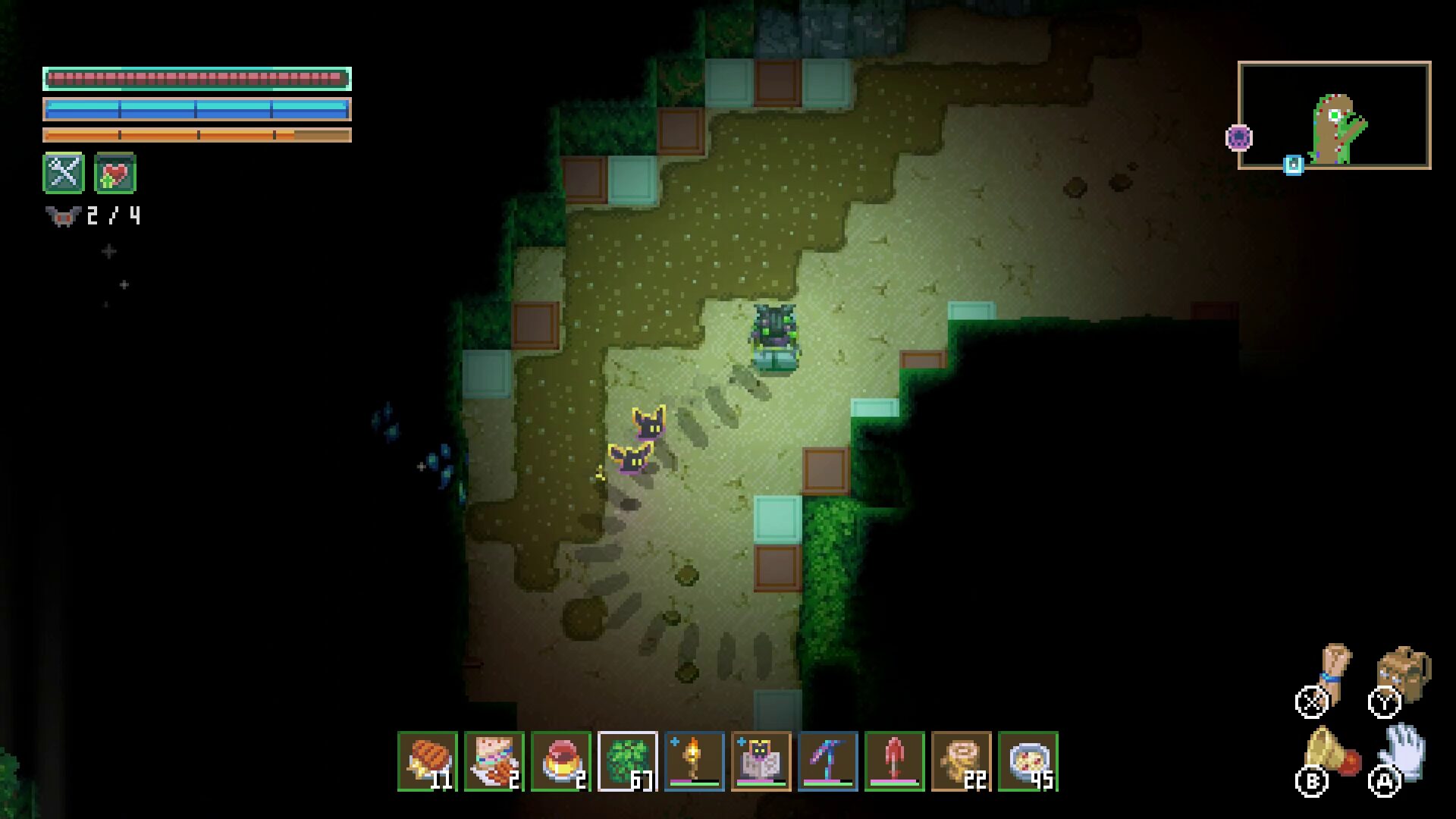Equip the torch from the hotbar
1456x819 pixels.
pyautogui.click(x=695, y=761)
